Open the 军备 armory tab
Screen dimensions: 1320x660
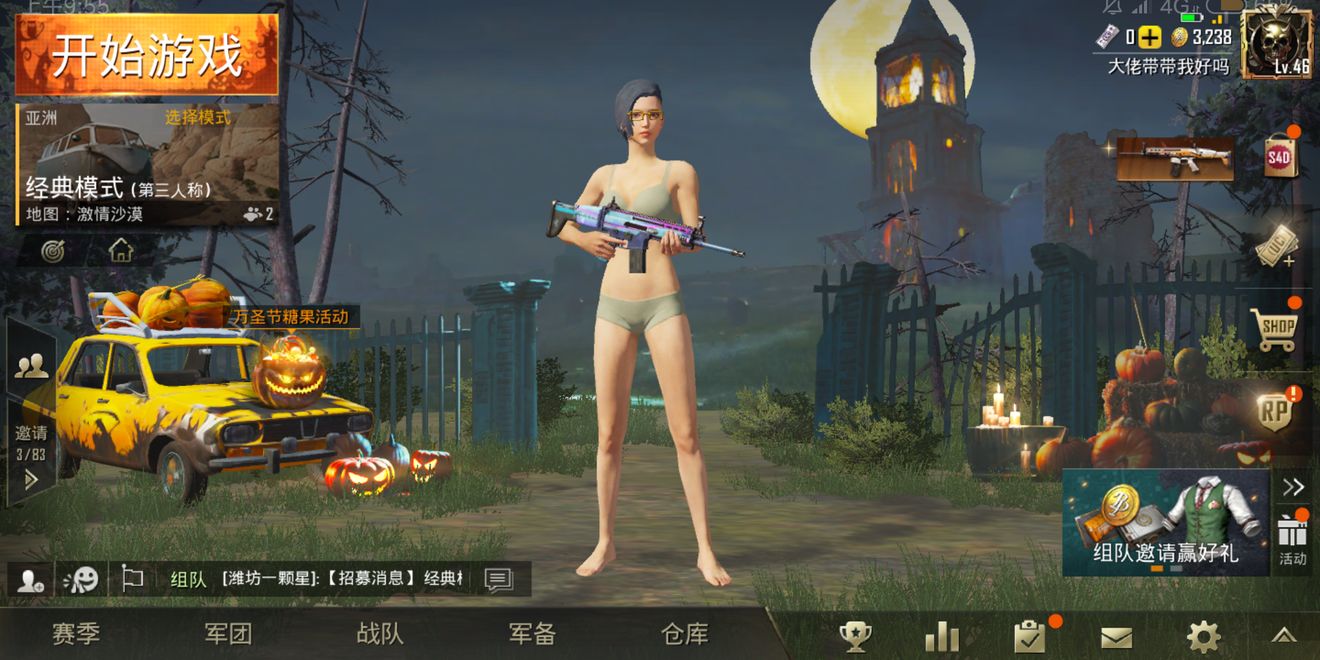pos(532,634)
